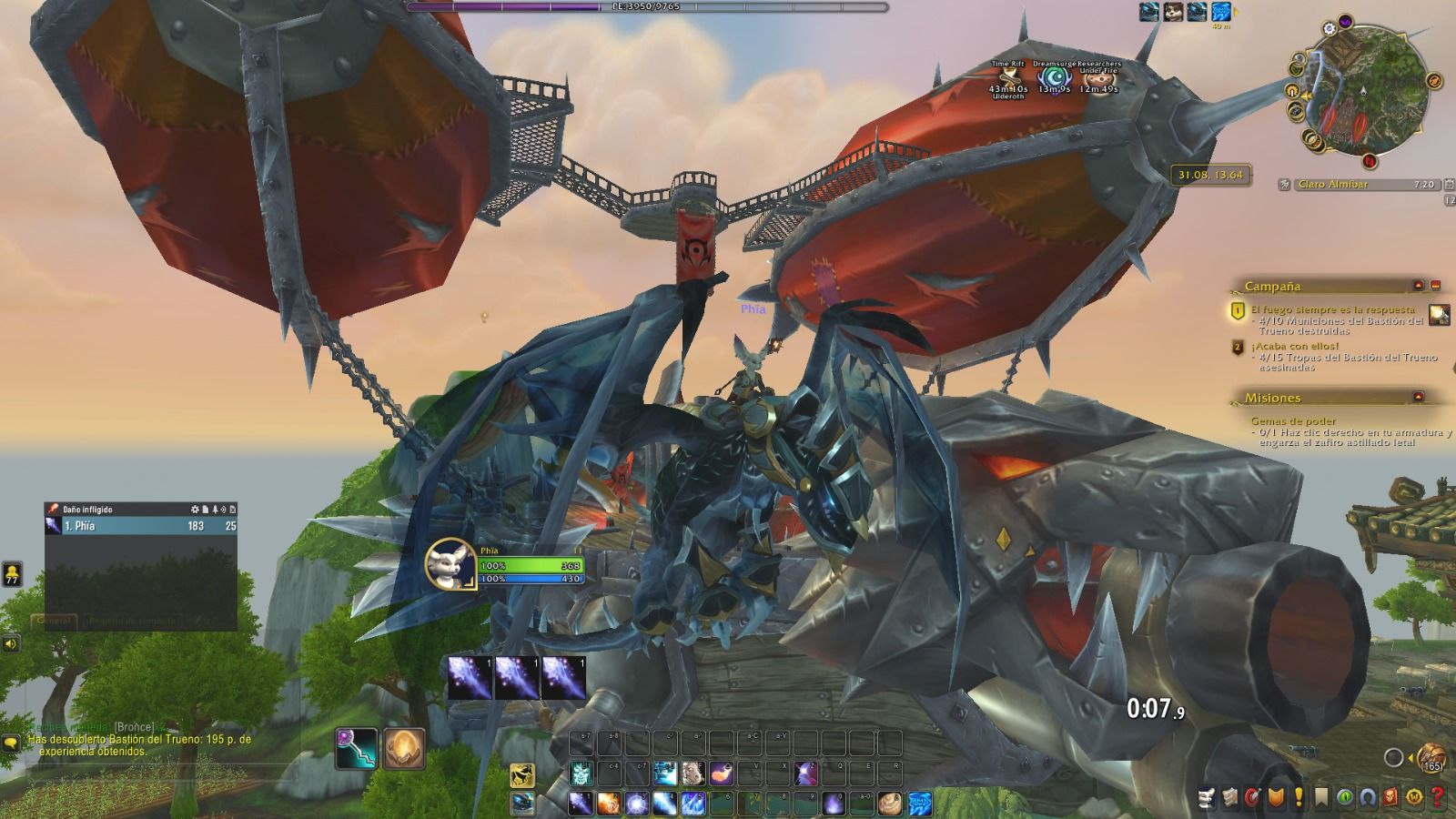Use the cinnamon roll food item

point(890,804)
